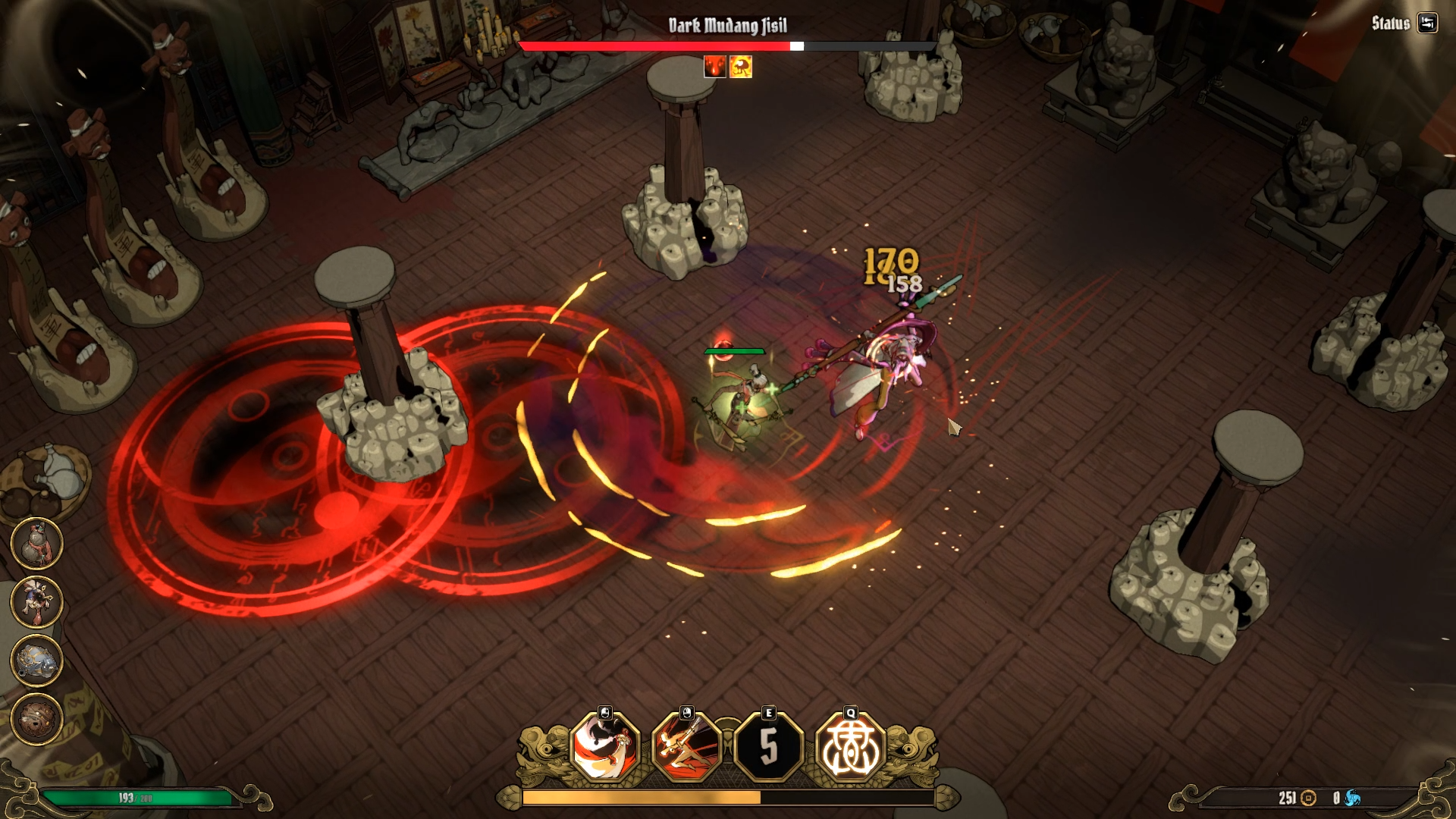Choose the blue doll charm relic

point(36,601)
